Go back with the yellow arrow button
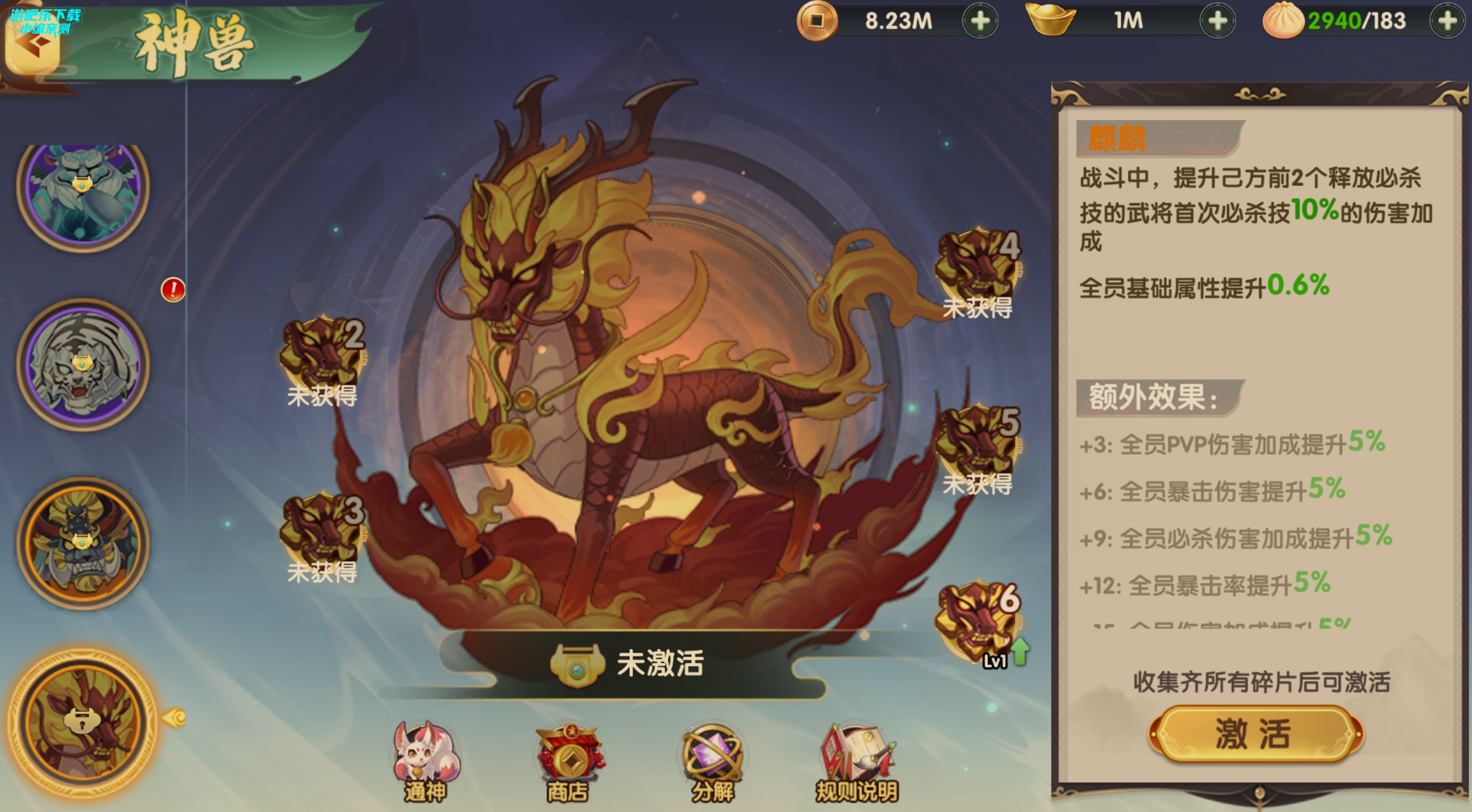Viewport: 1472px width, 812px height. tap(32, 48)
